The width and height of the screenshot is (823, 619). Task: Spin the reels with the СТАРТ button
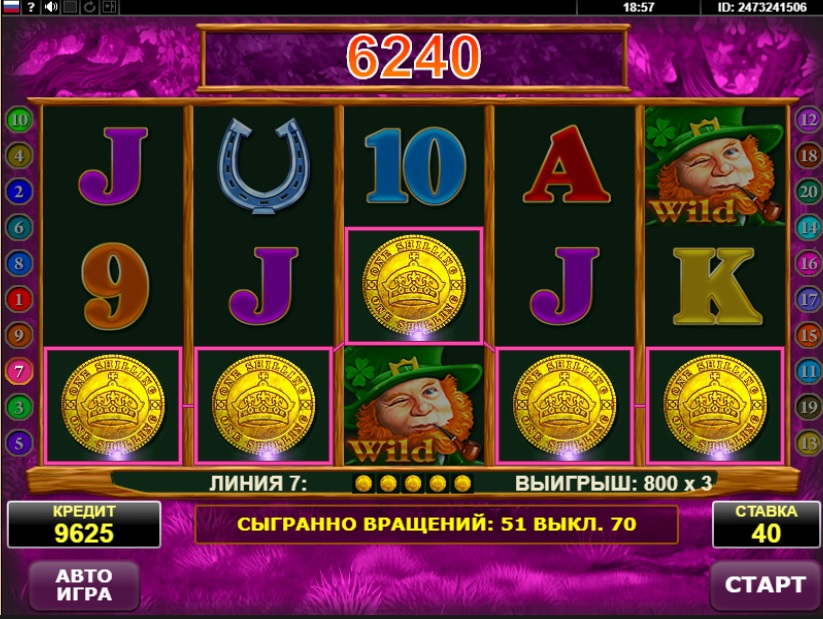click(764, 584)
